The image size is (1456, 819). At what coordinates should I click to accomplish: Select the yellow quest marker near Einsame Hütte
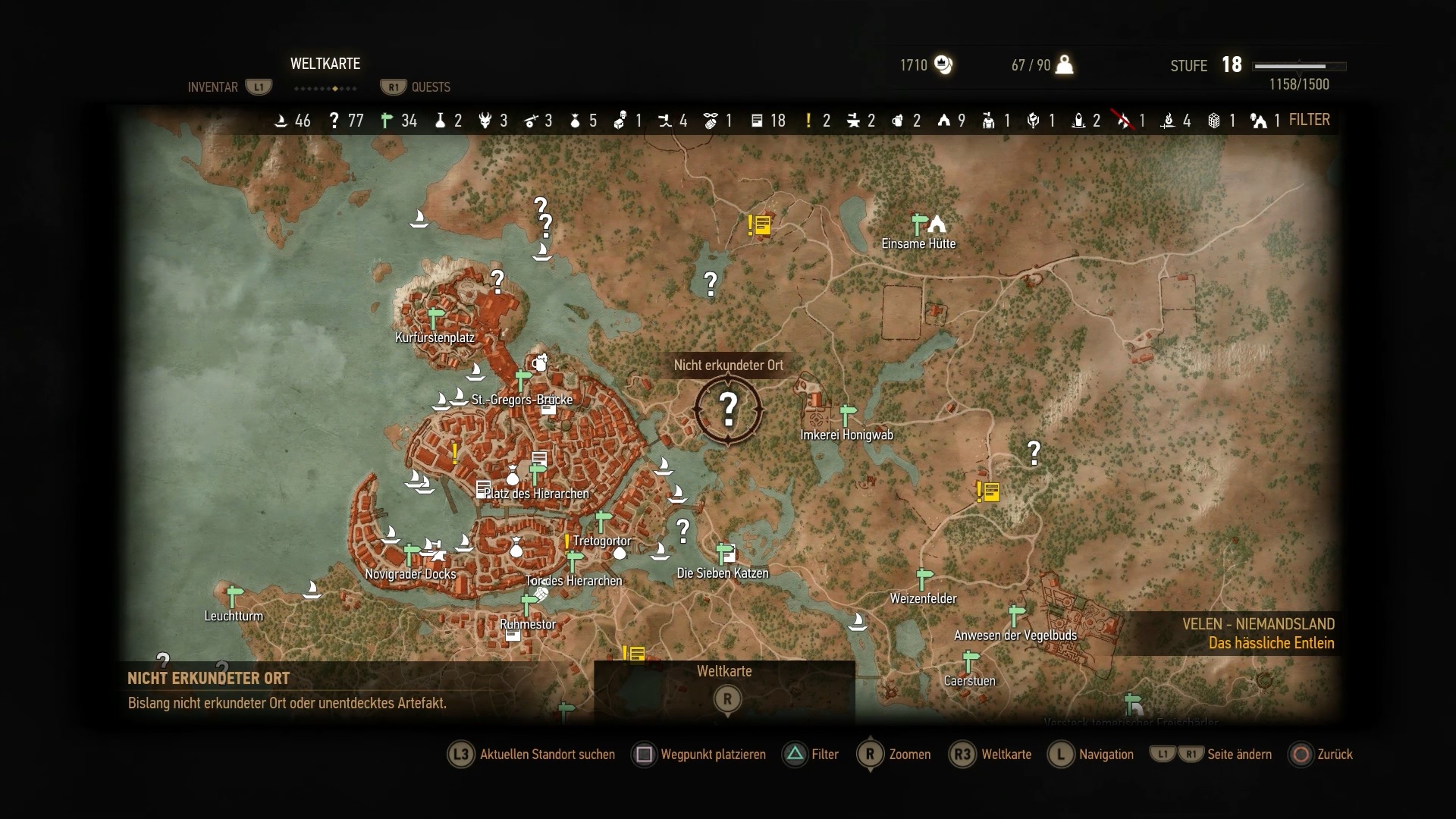click(x=759, y=224)
